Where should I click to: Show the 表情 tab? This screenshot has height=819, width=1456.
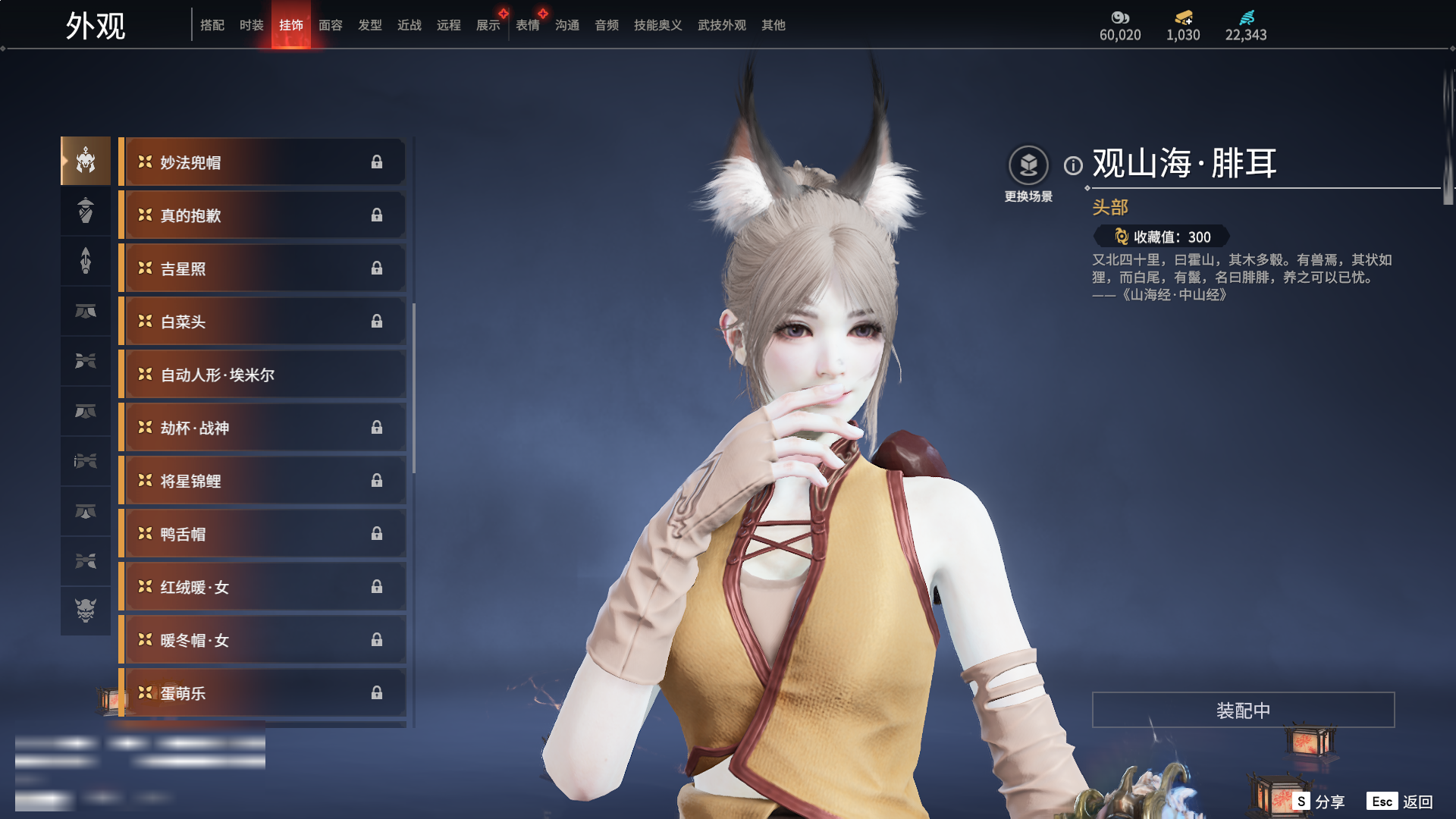pos(527,25)
